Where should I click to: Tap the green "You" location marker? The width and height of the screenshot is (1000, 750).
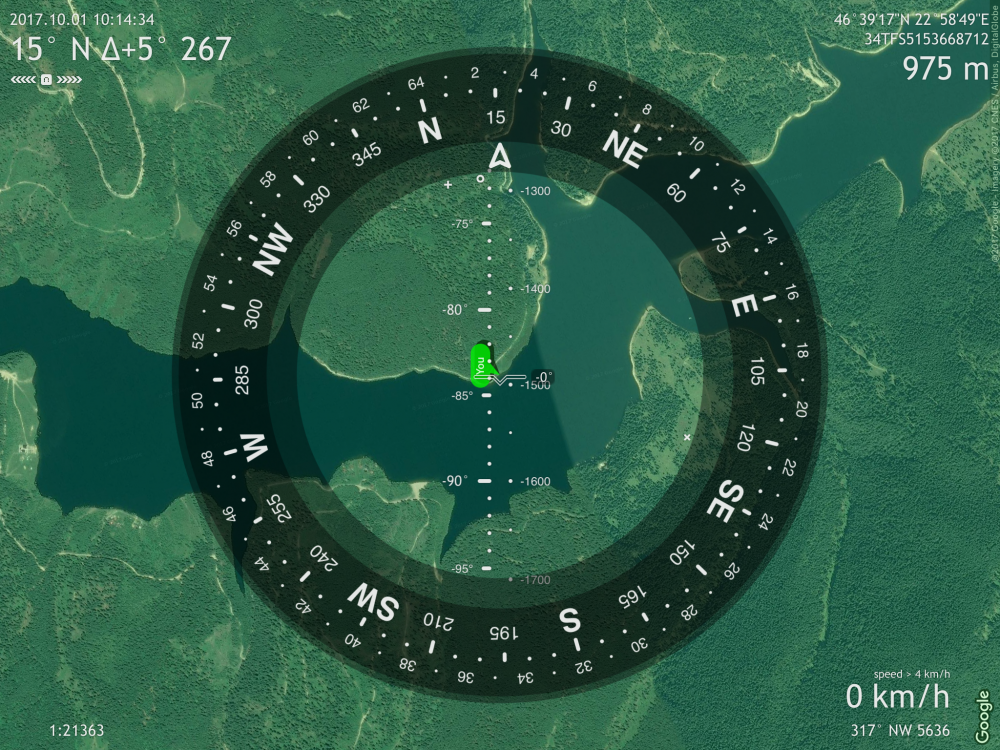pos(481,365)
